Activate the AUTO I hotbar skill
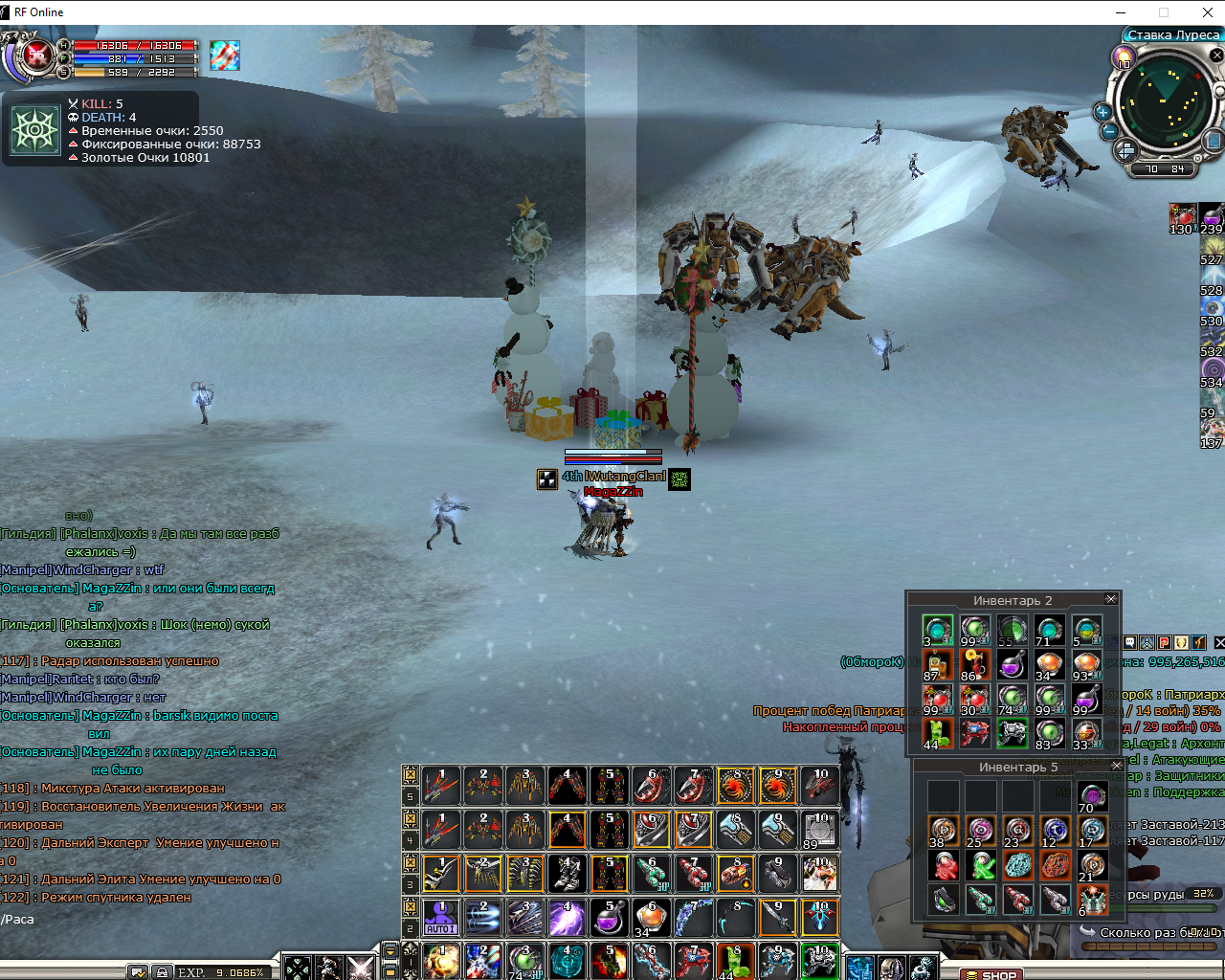 tap(440, 918)
